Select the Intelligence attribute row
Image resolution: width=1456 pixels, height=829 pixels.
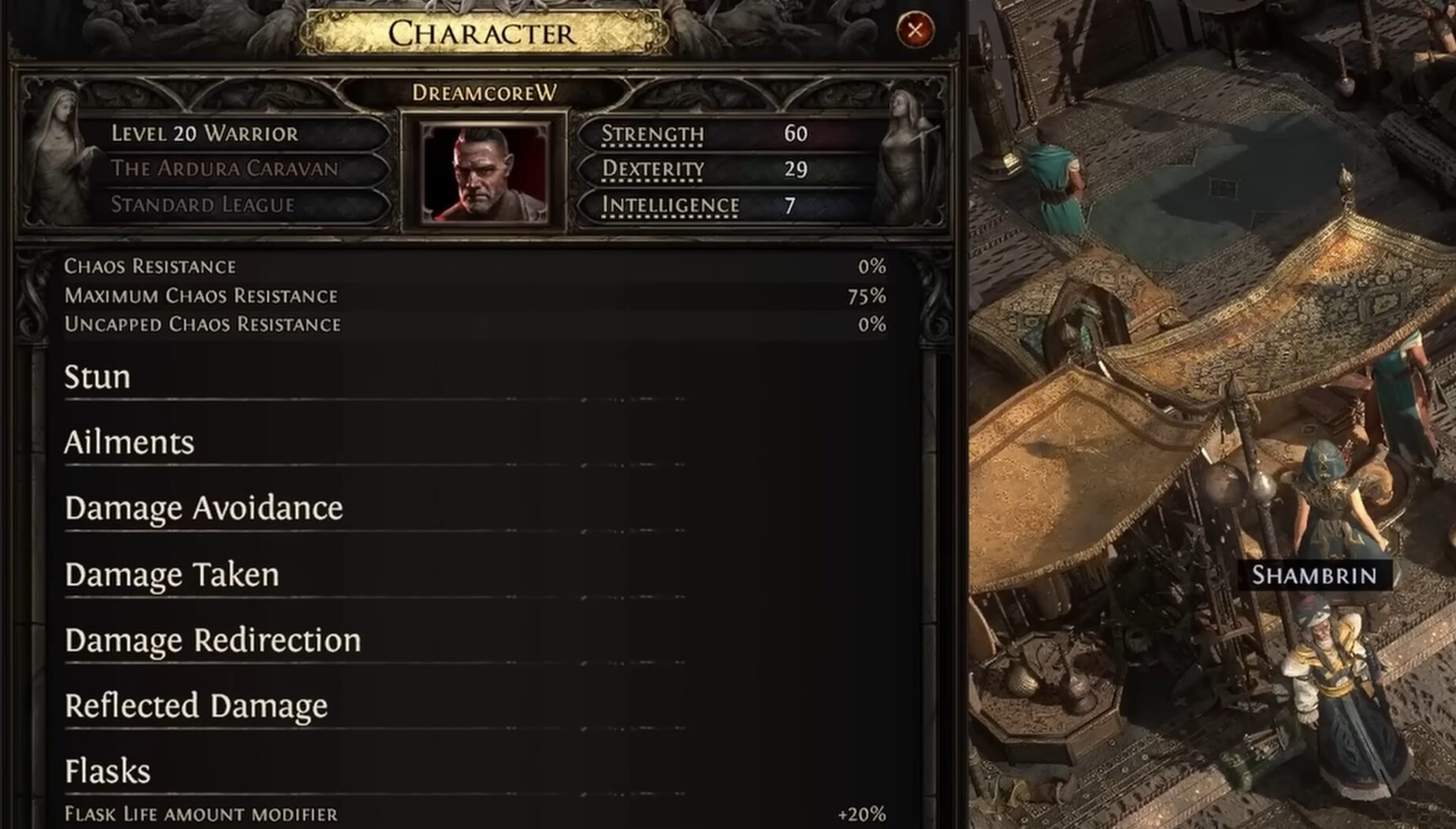click(x=725, y=206)
